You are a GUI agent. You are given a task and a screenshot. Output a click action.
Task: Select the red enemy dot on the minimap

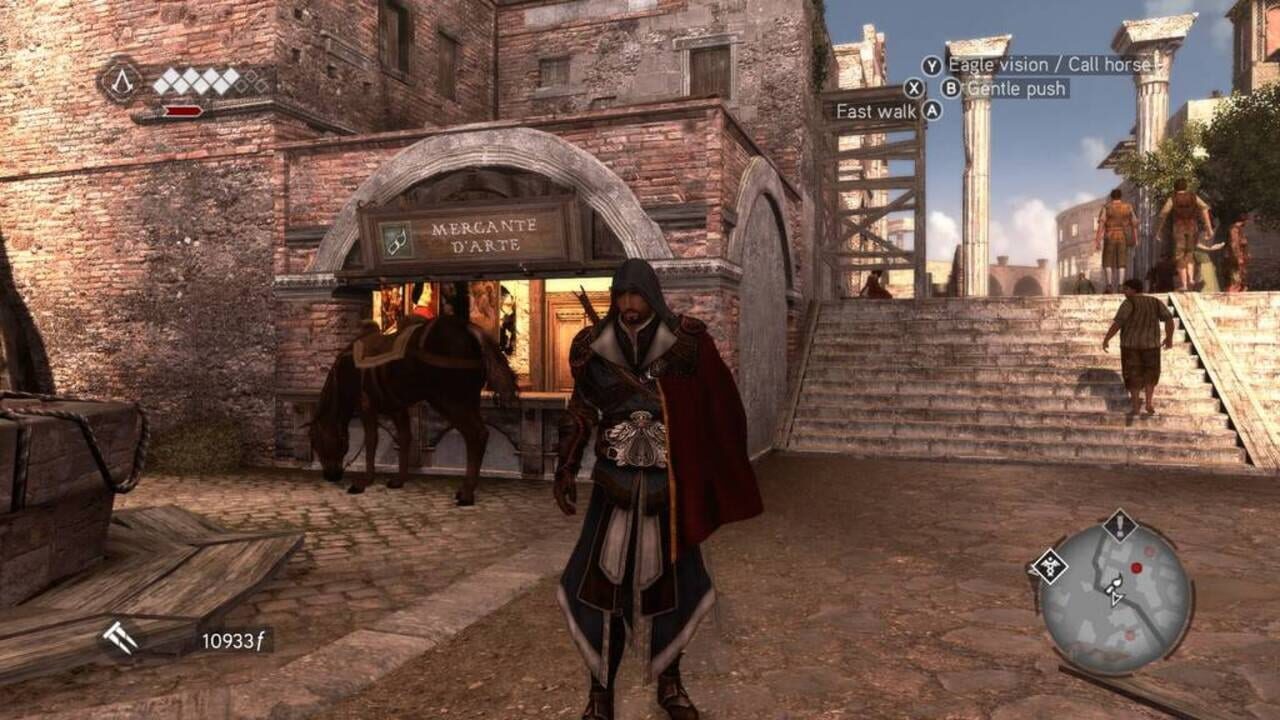click(x=1136, y=567)
